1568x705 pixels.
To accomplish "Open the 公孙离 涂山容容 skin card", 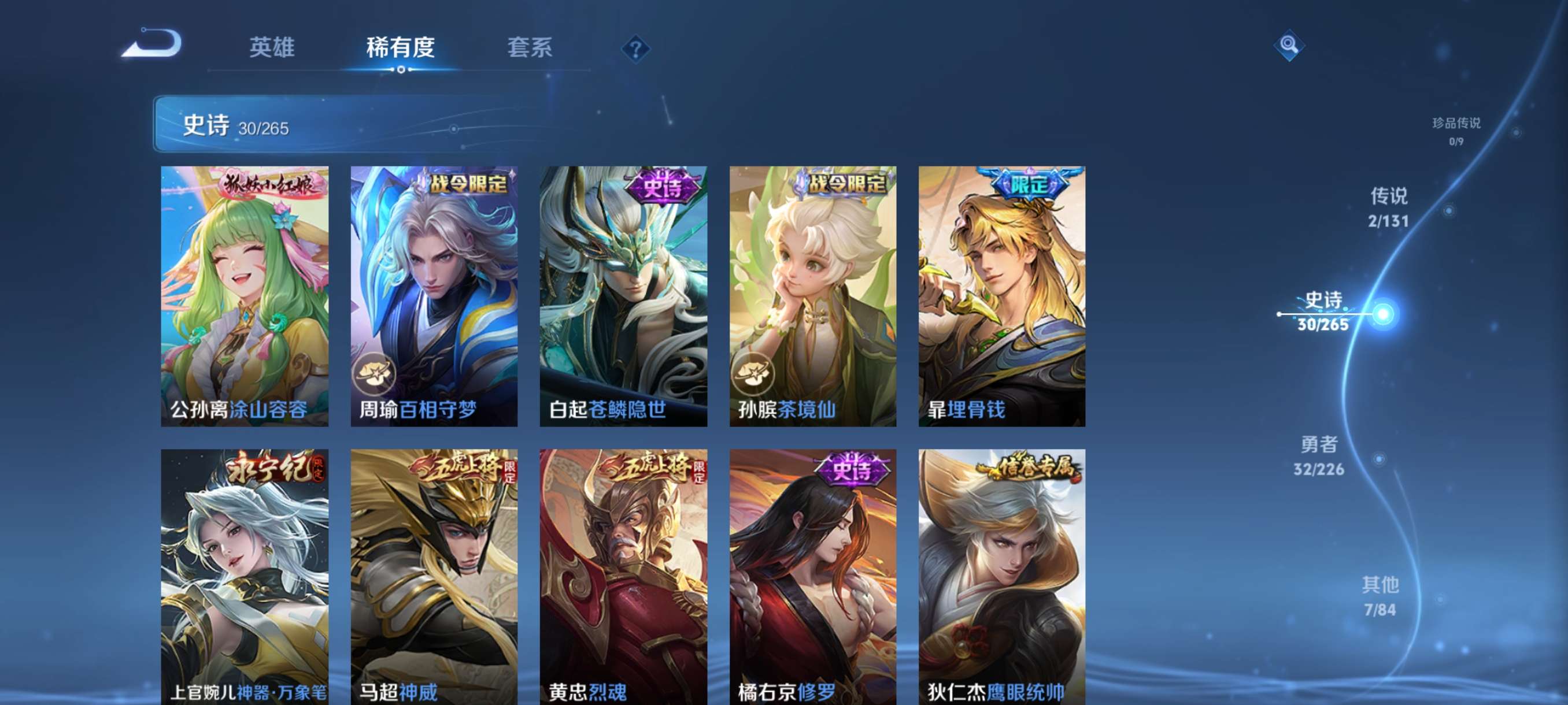I will [x=246, y=298].
